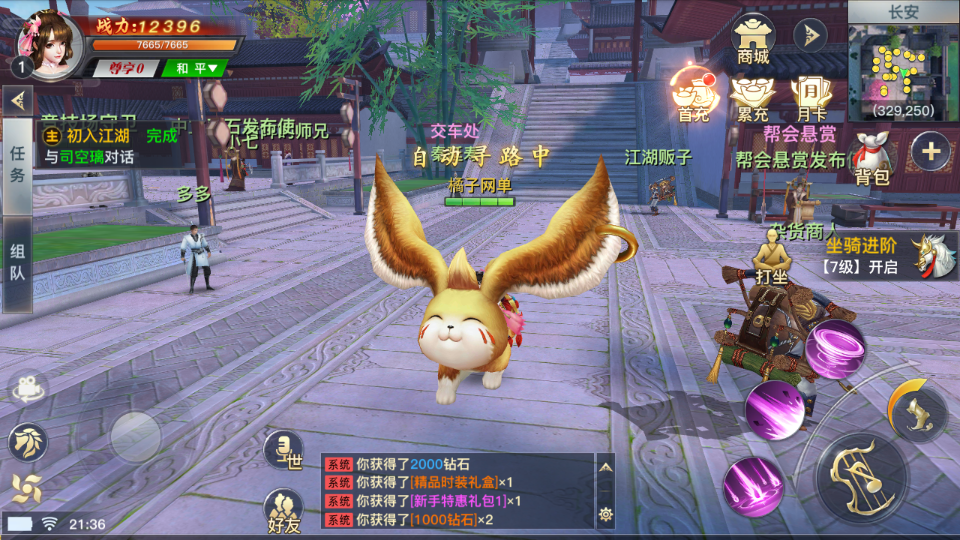Open the 长安 minimap
960x540 pixels.
[x=903, y=72]
